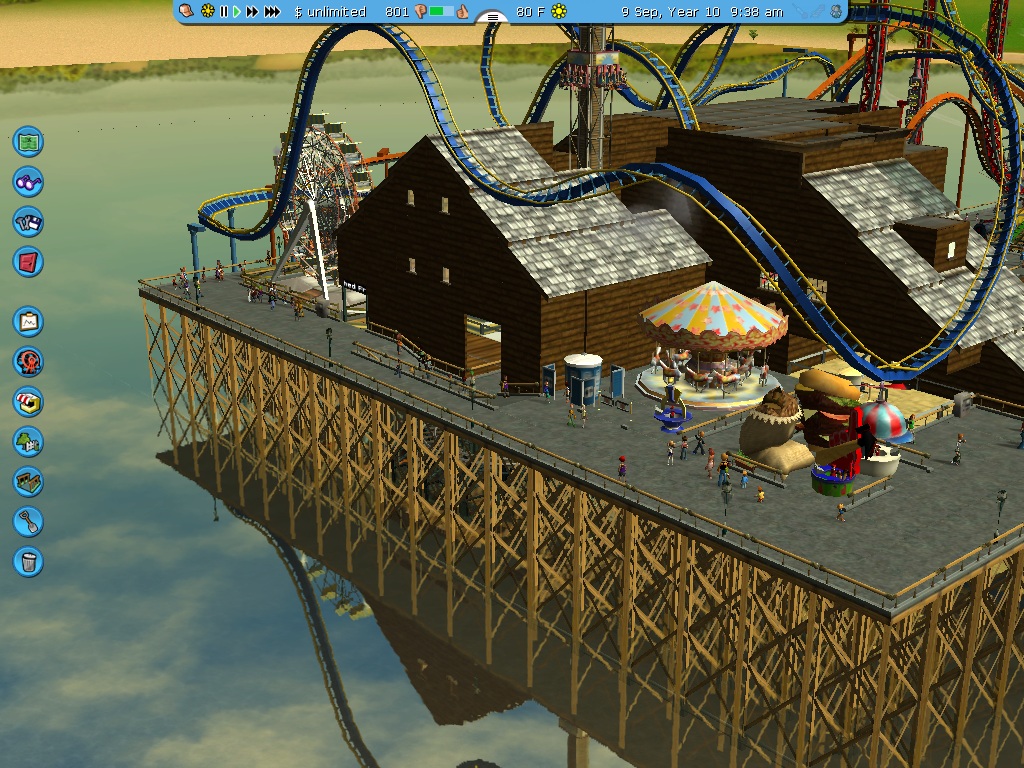
Task: Set game speed to triple fast-forward
Action: click(x=271, y=12)
